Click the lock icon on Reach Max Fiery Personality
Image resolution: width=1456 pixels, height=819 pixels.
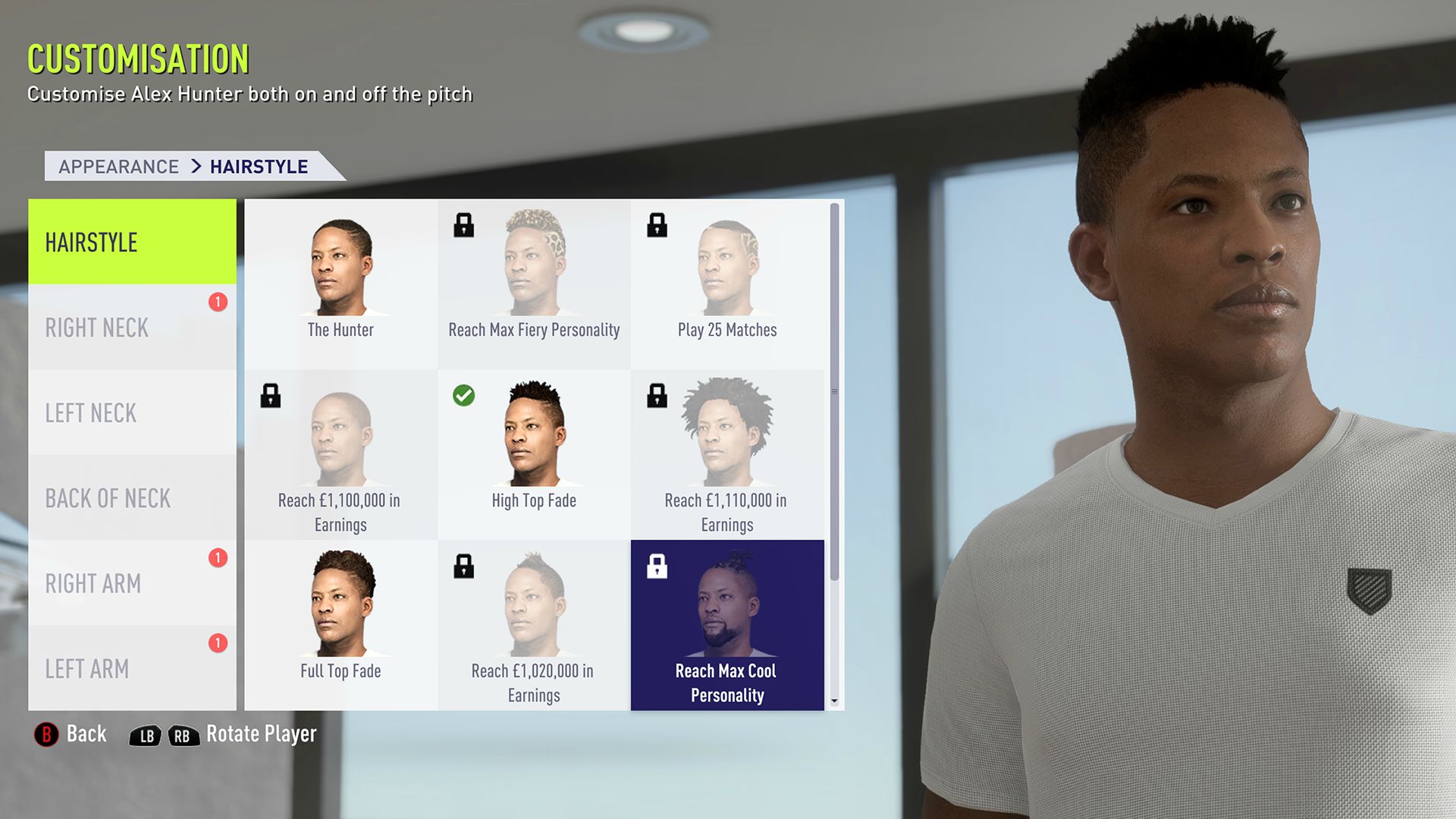point(465,226)
